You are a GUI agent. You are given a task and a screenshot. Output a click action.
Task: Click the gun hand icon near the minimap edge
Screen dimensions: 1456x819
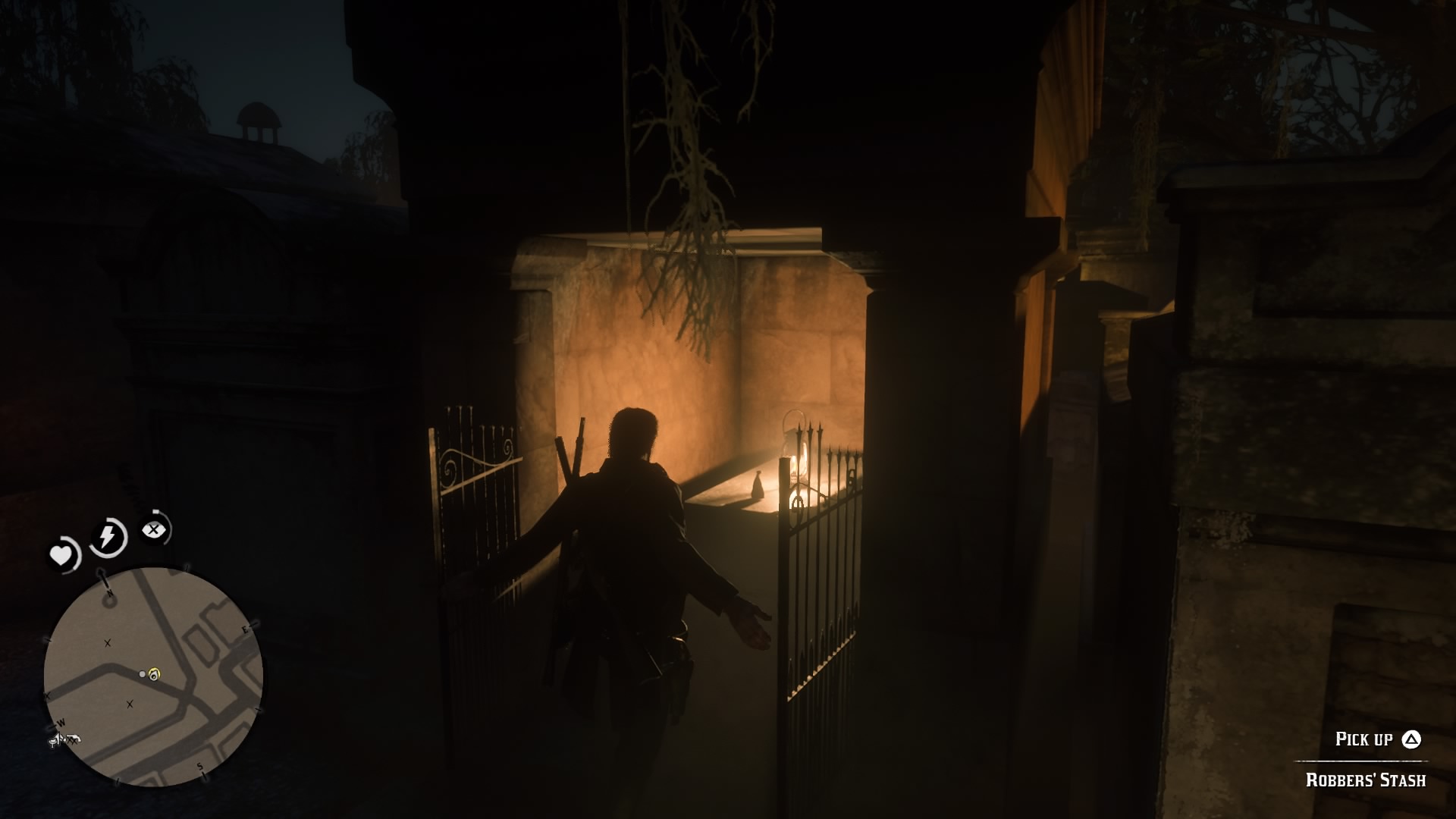[x=74, y=739]
